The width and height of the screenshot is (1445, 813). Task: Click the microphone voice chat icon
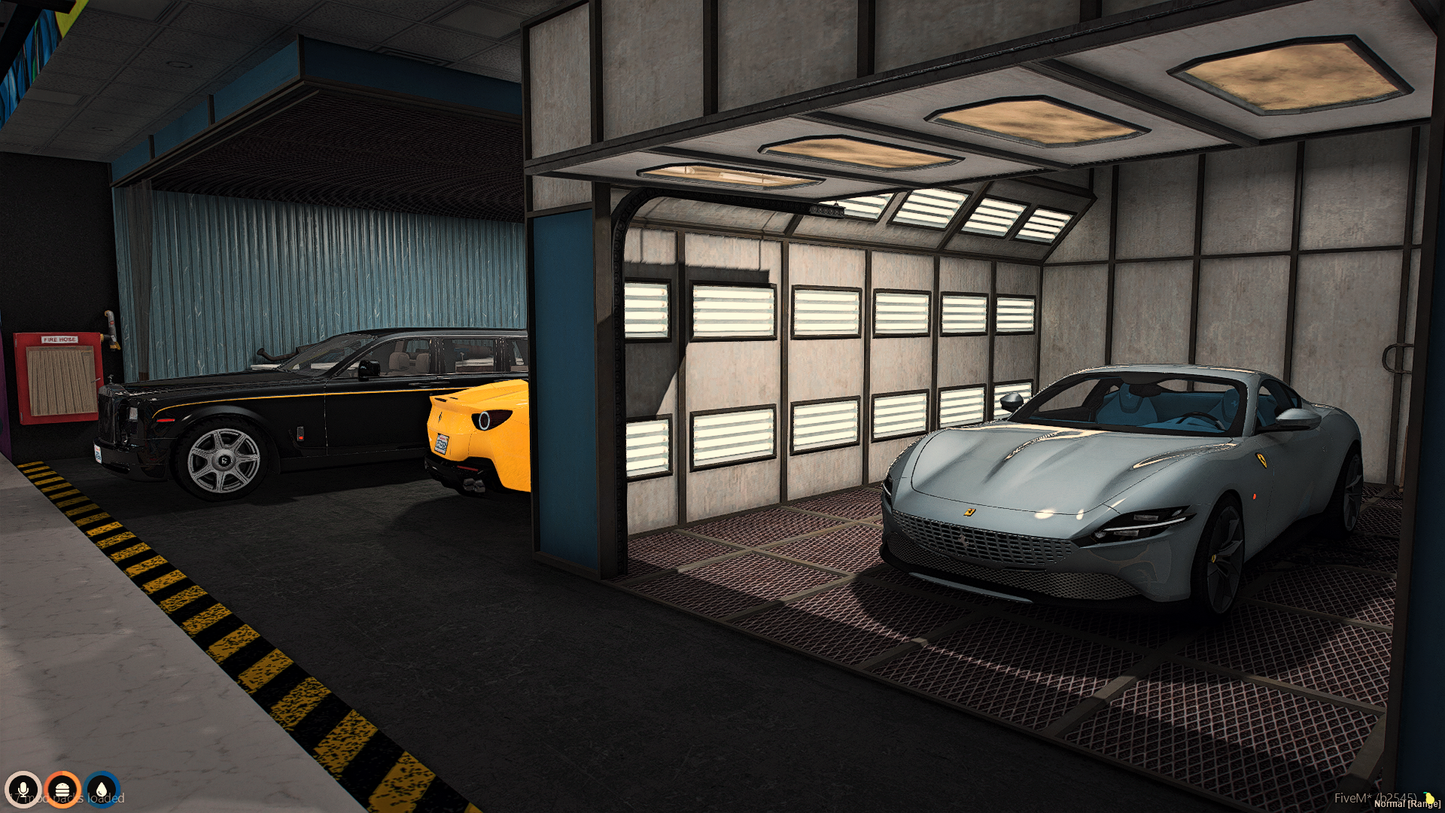point(22,789)
